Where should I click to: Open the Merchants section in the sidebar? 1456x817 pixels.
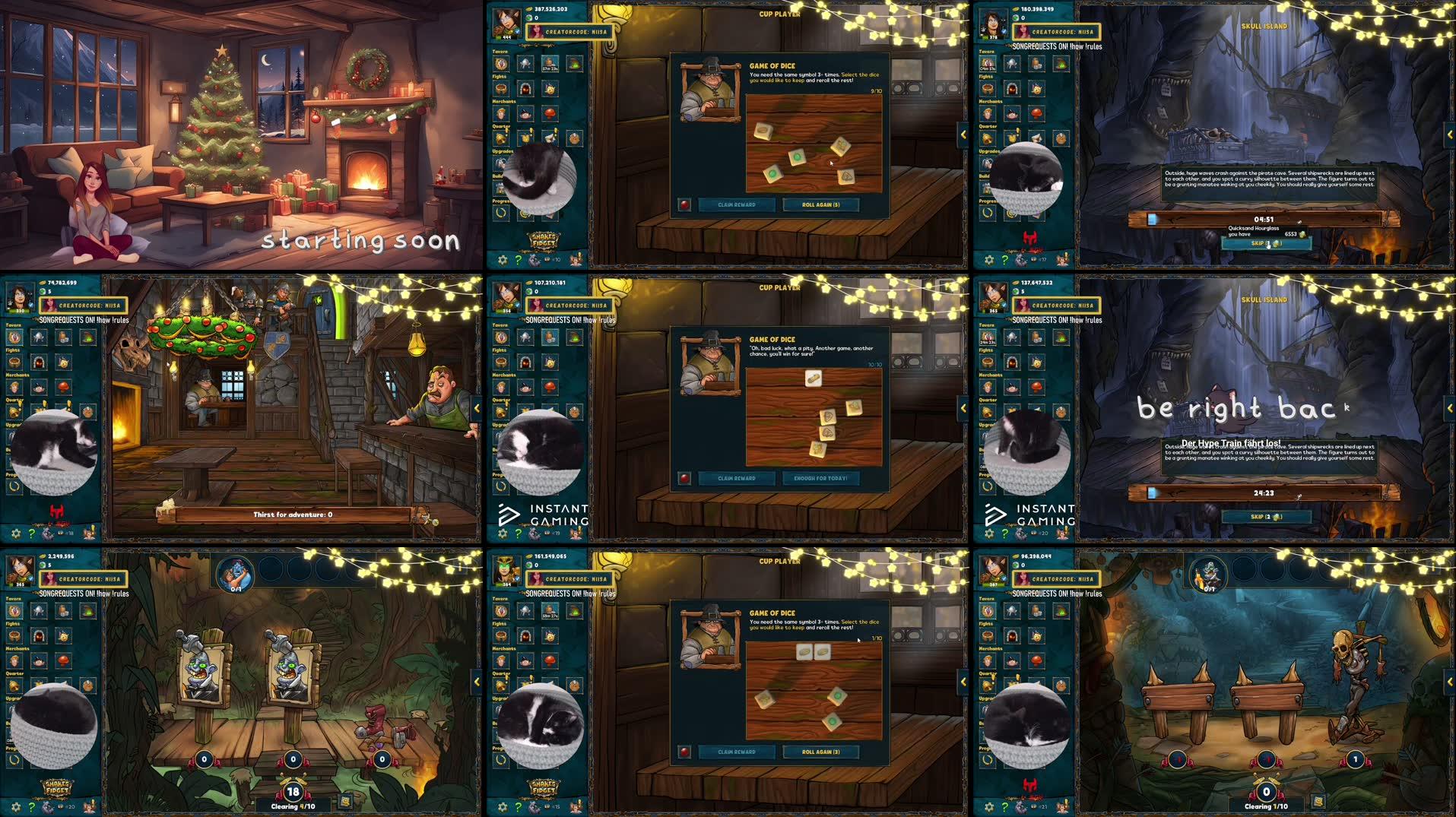click(x=504, y=102)
